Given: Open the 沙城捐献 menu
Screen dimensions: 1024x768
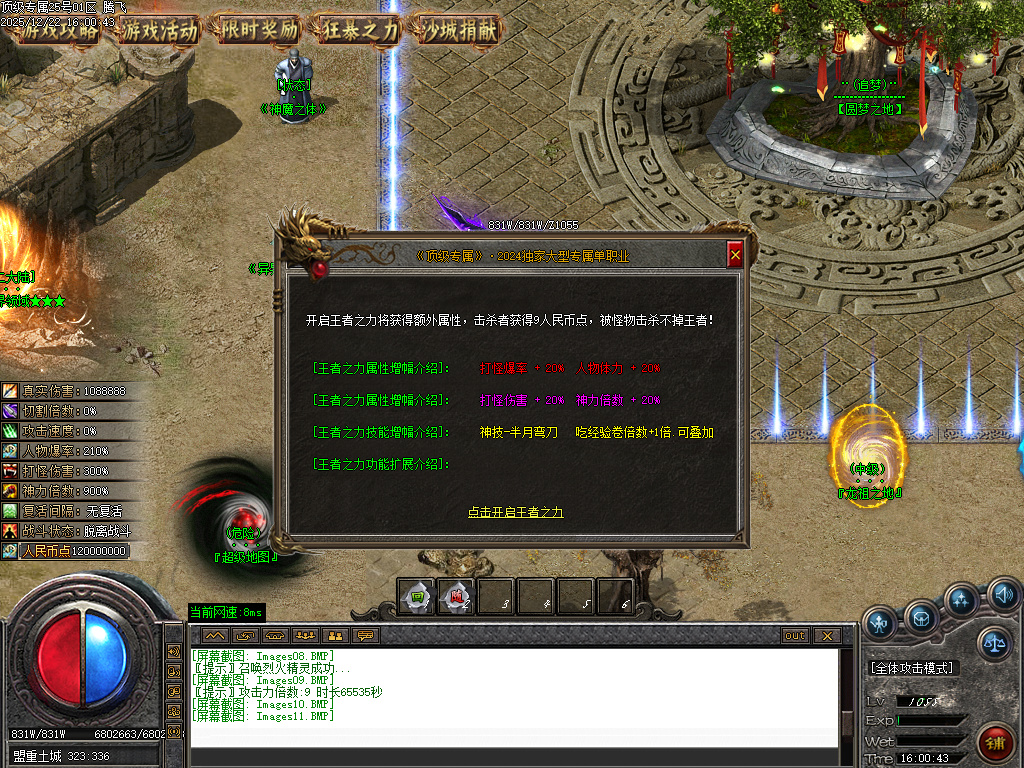Looking at the screenshot, I should [x=460, y=29].
